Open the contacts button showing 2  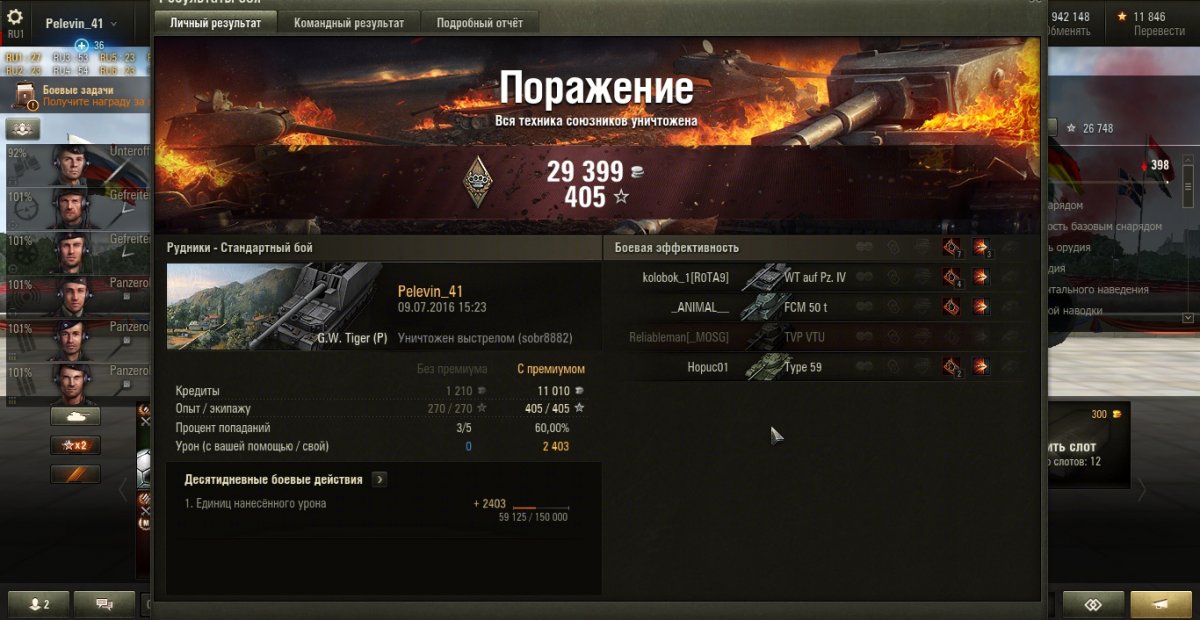[41, 604]
